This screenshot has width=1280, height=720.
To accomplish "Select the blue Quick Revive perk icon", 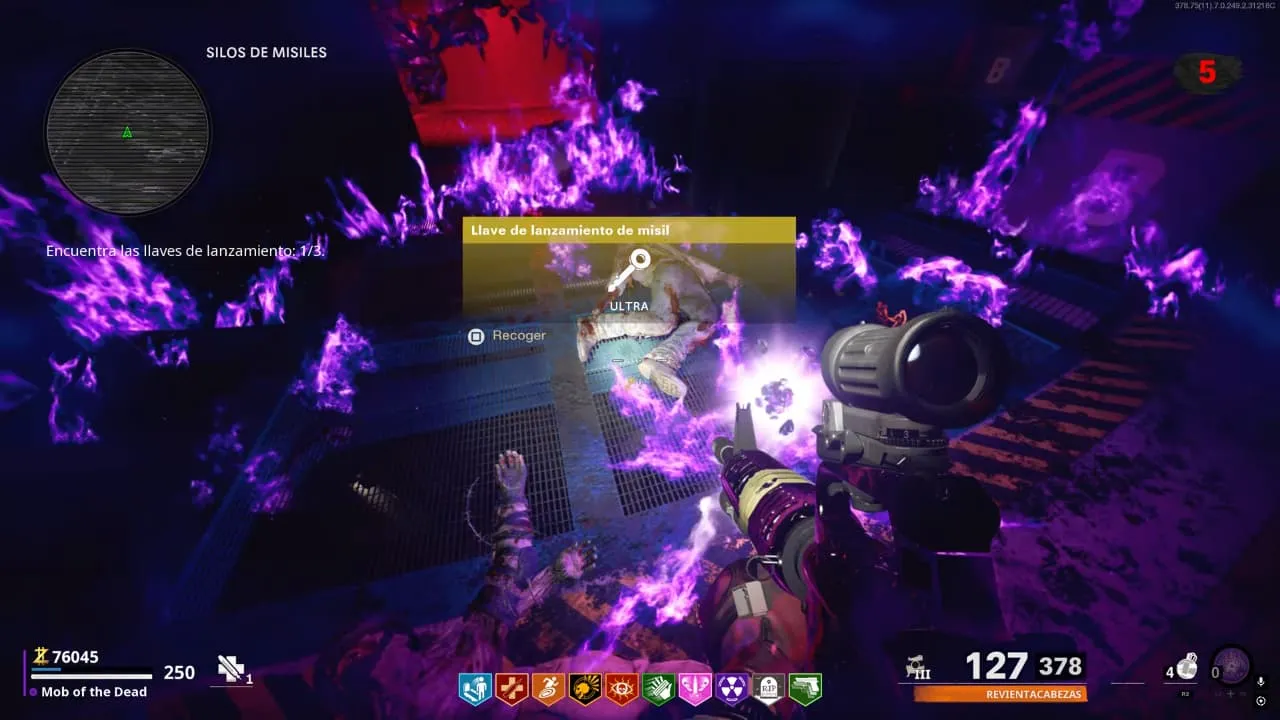I will point(475,688).
